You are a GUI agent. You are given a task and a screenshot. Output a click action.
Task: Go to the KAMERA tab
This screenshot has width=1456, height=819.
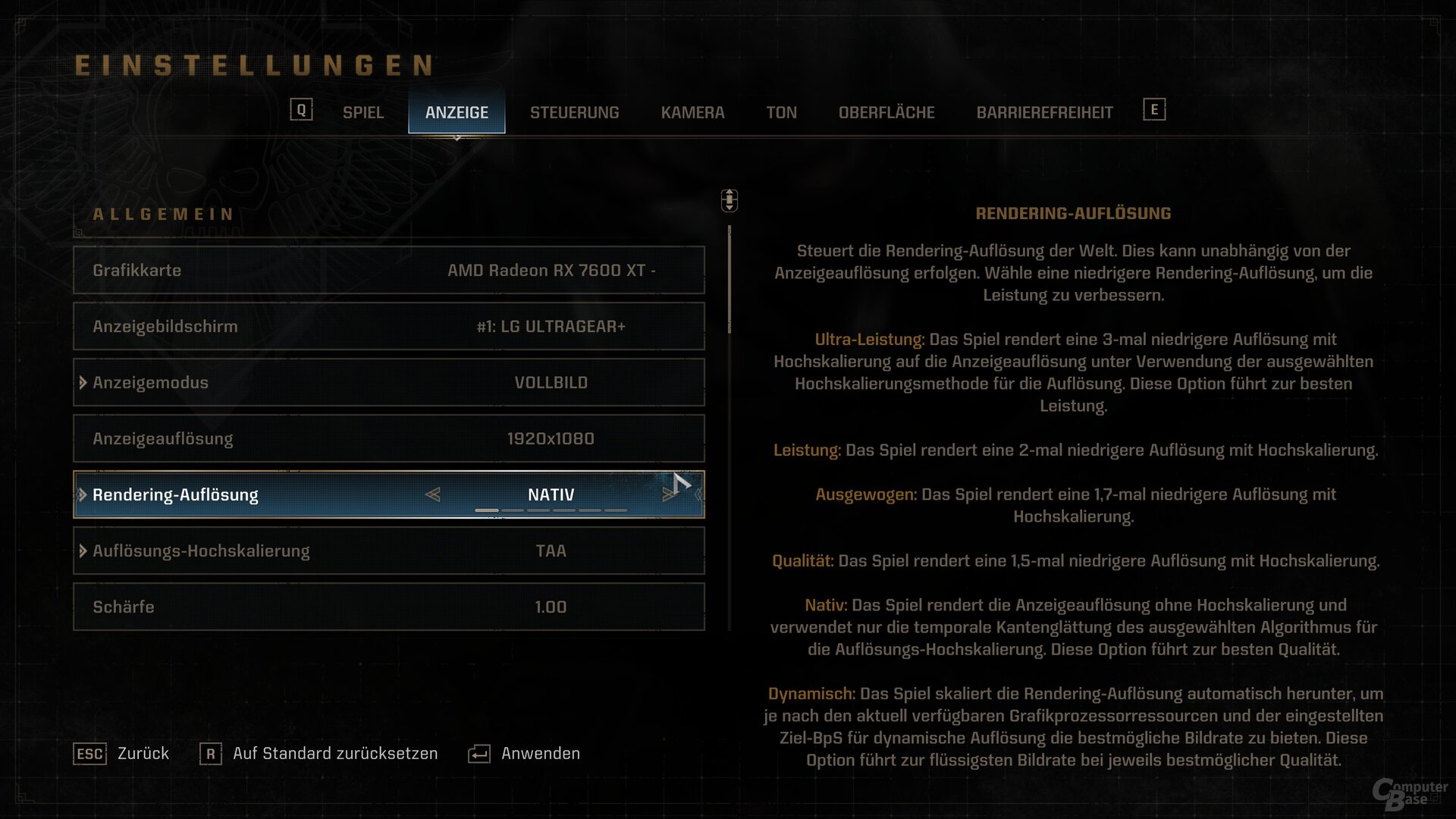[x=692, y=112]
